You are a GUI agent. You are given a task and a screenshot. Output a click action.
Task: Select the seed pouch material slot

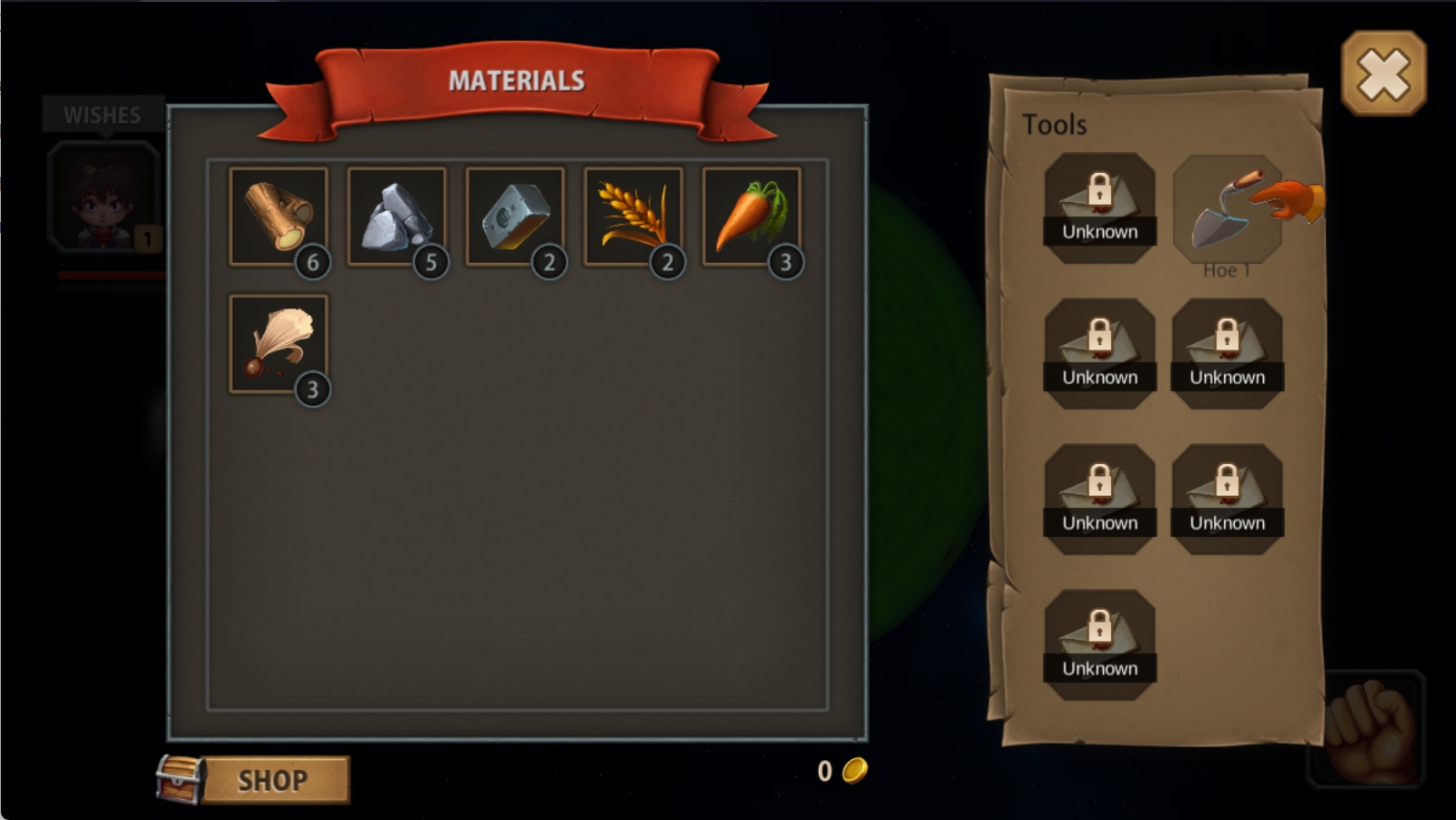(x=278, y=344)
